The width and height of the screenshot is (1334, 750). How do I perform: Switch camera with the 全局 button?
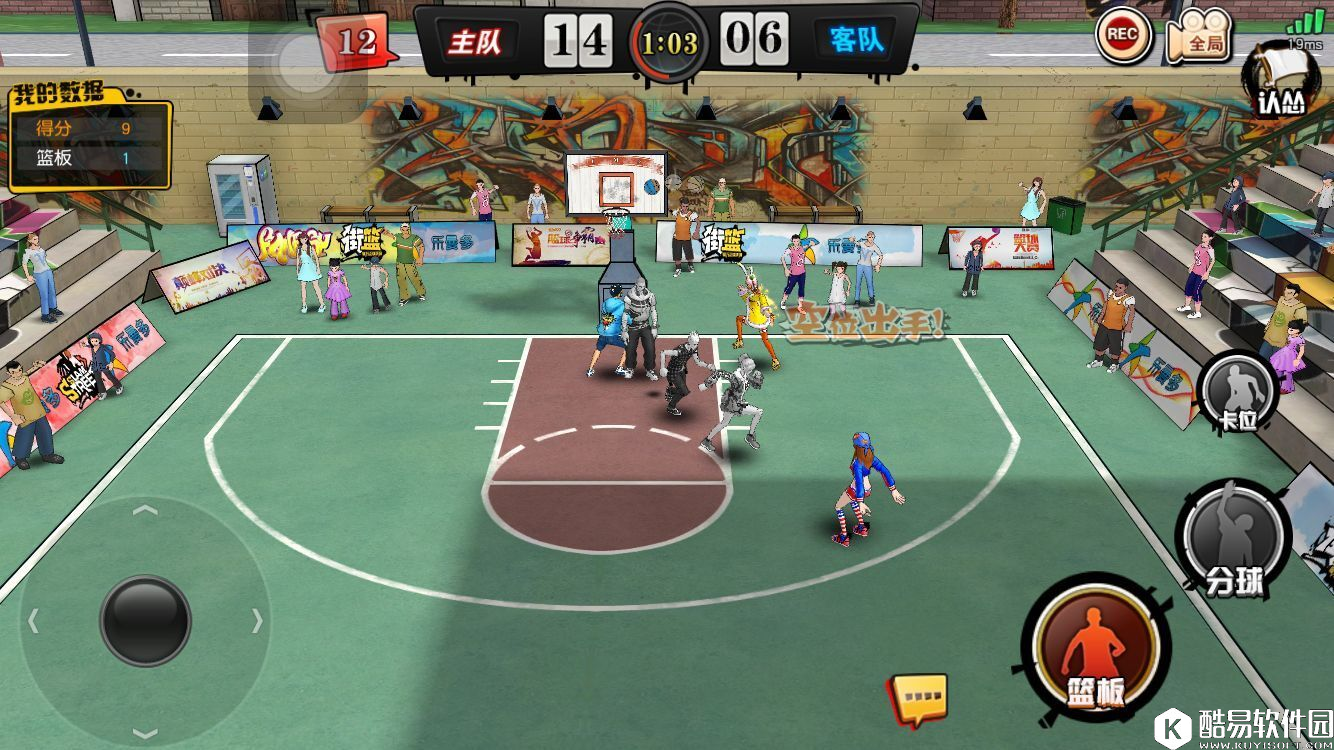tap(1200, 36)
